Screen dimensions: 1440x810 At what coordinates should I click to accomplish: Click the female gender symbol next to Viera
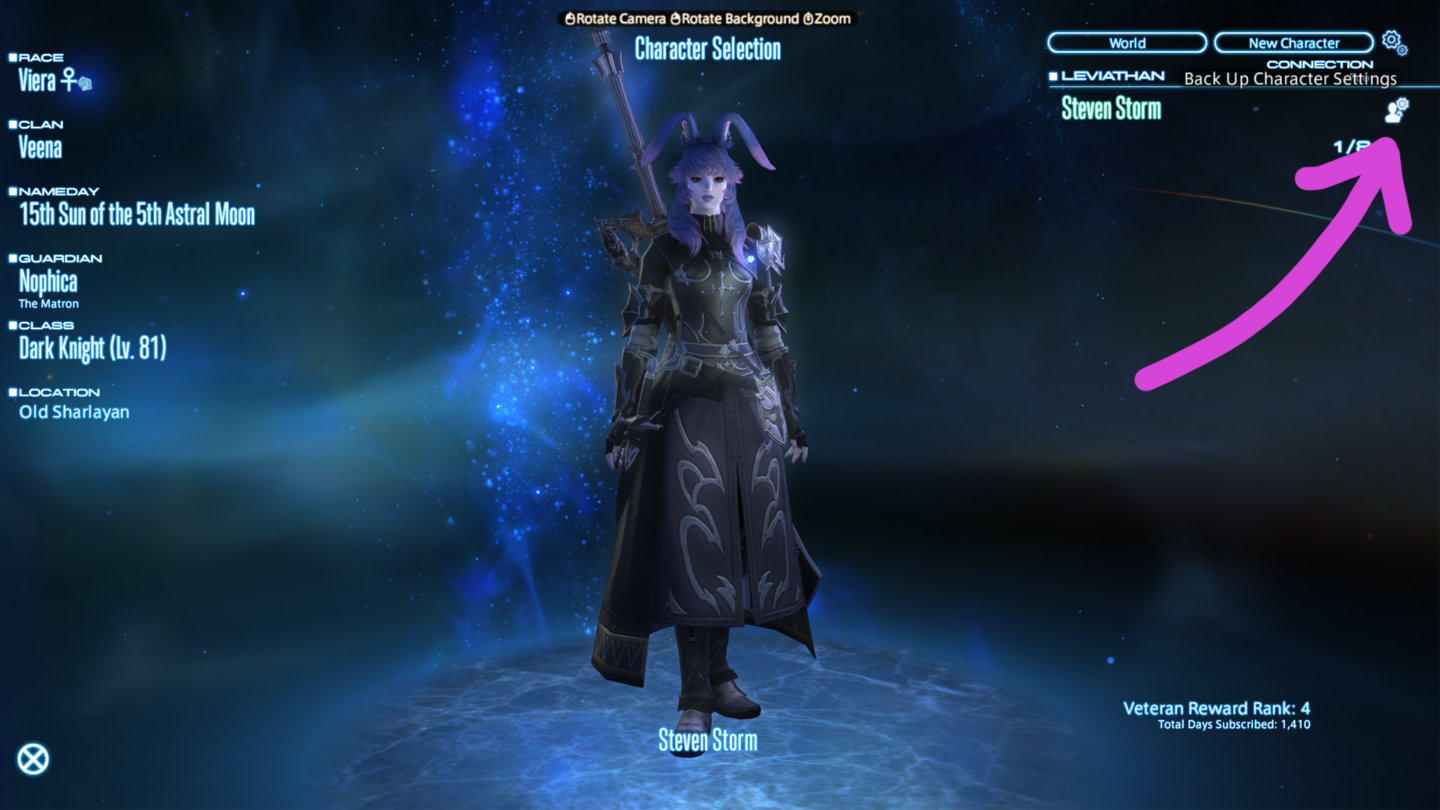[x=68, y=81]
